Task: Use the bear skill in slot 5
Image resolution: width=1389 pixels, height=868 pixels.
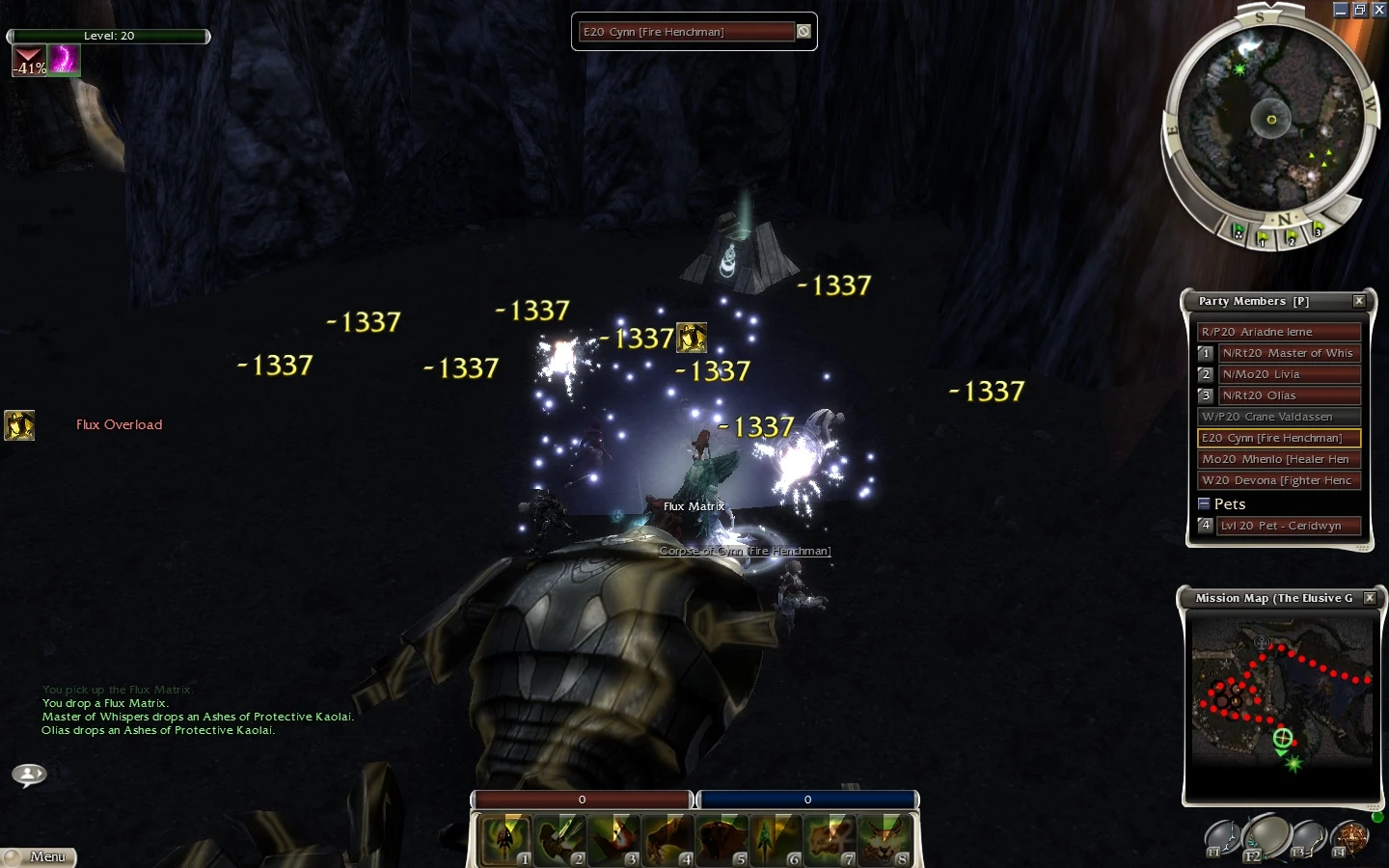Action: [722, 837]
